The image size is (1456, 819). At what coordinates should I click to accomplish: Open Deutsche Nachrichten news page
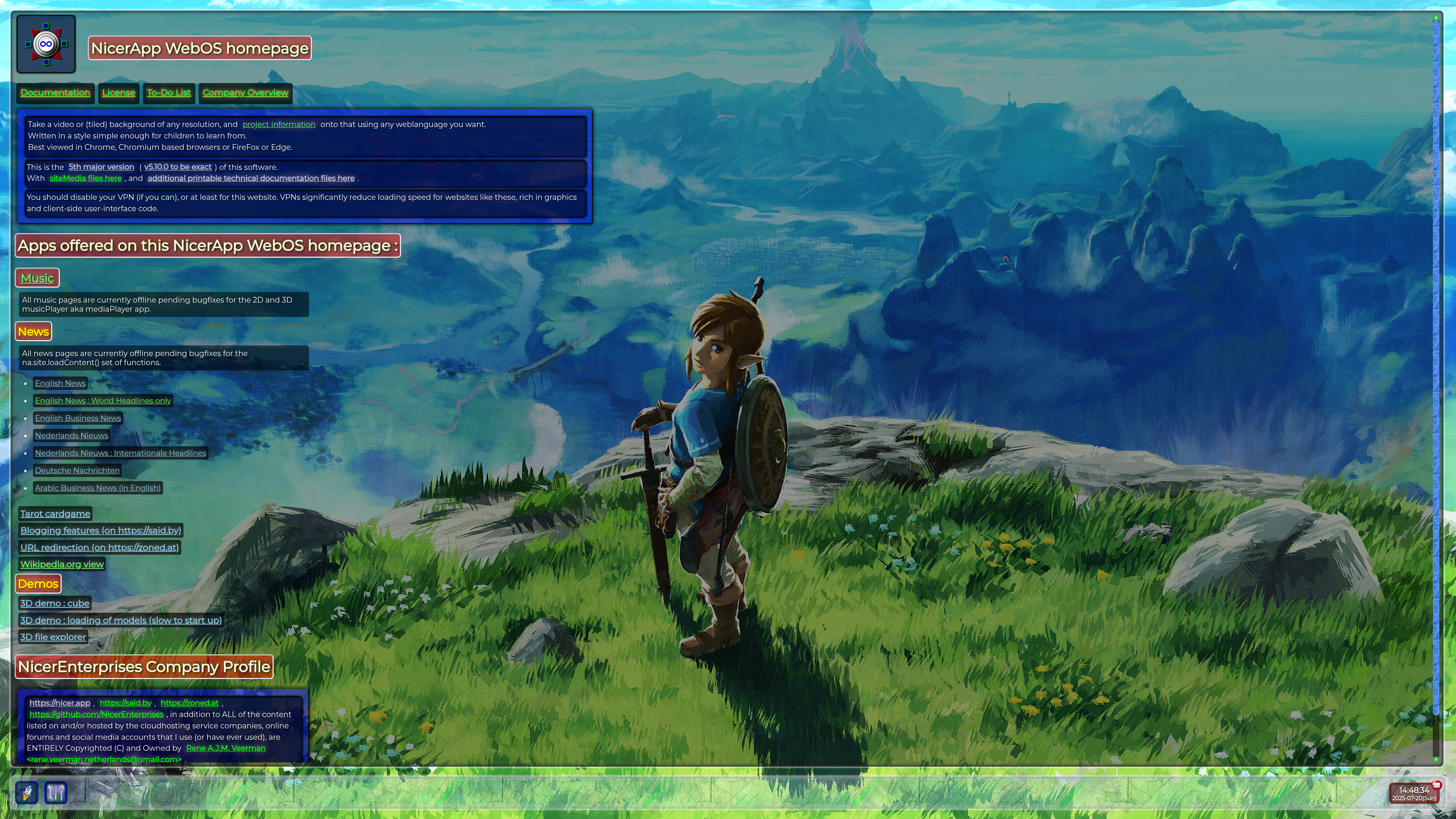pos(77,470)
